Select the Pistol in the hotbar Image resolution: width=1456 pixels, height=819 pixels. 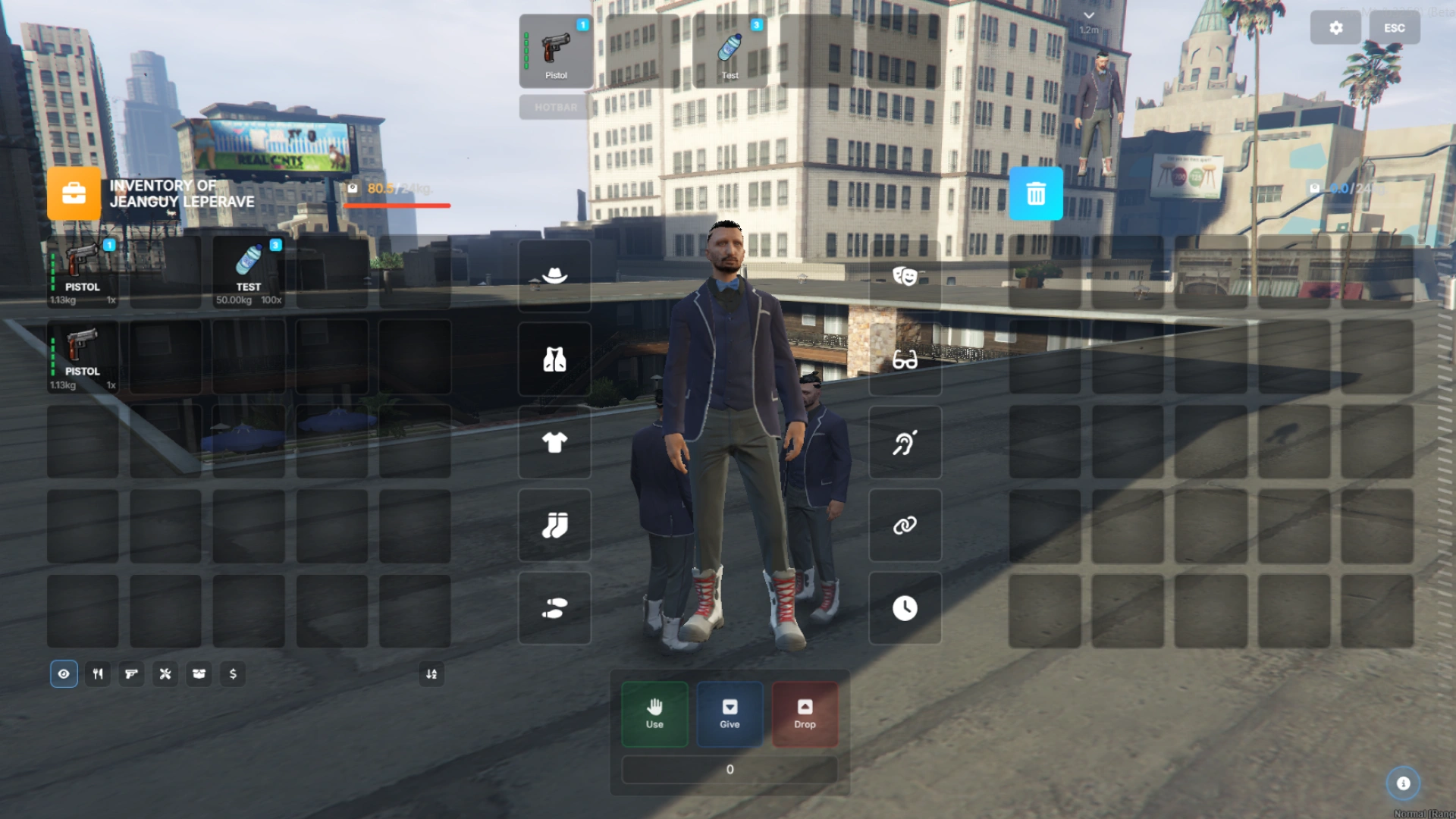(556, 51)
